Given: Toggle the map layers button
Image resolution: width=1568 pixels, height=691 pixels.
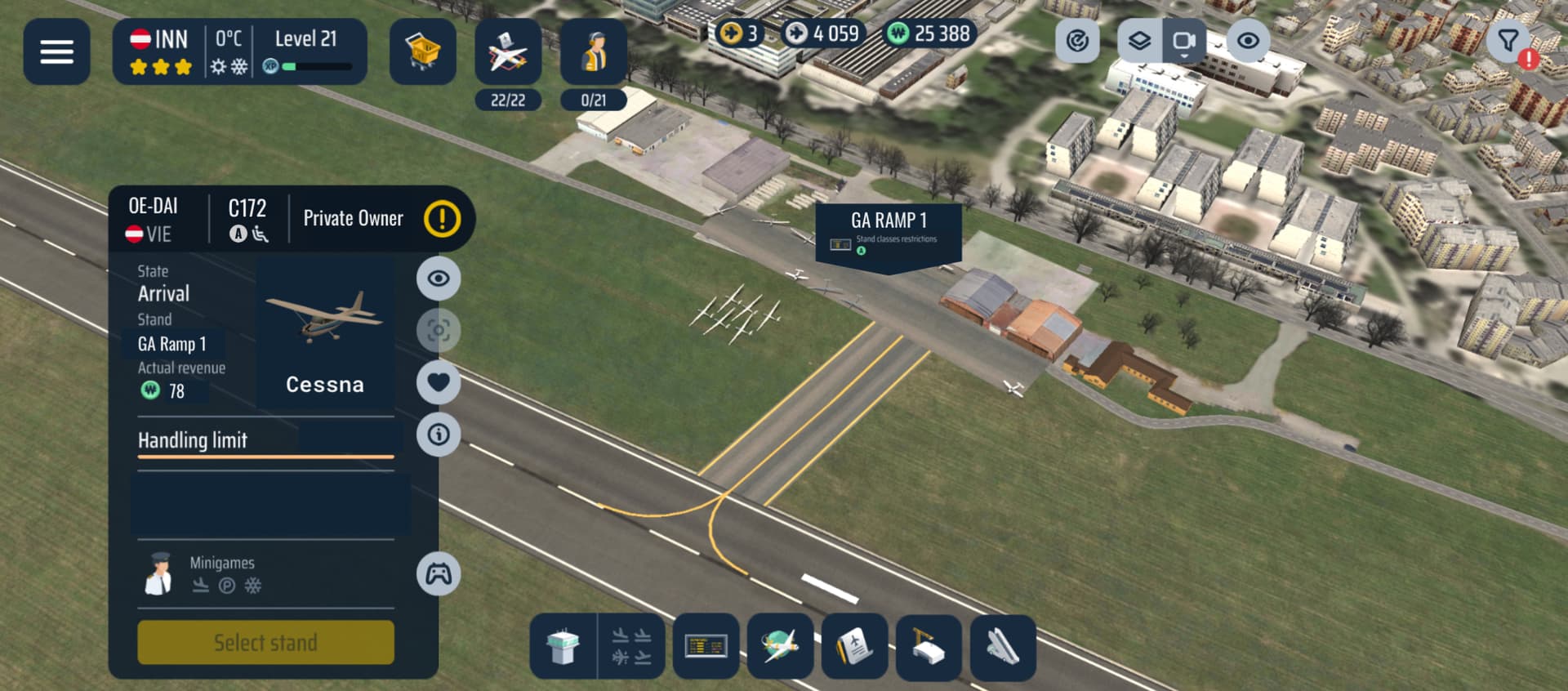Looking at the screenshot, I should pos(1139,41).
